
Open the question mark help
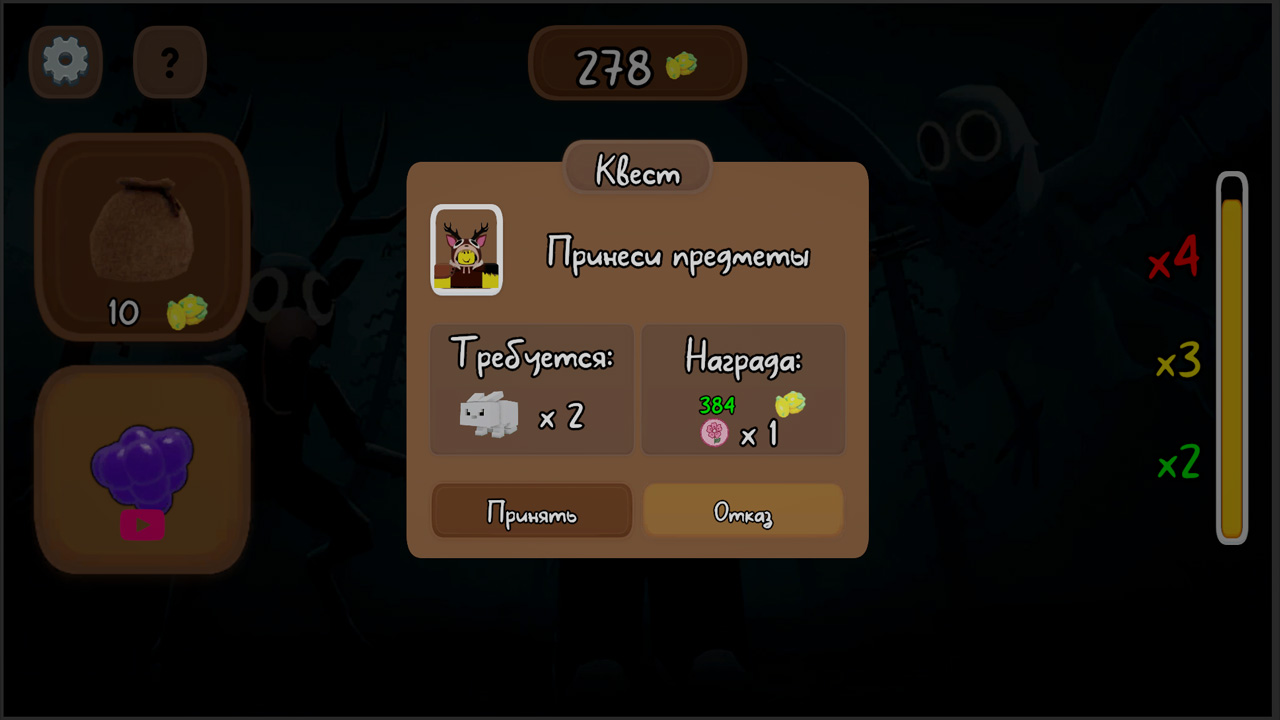click(169, 62)
